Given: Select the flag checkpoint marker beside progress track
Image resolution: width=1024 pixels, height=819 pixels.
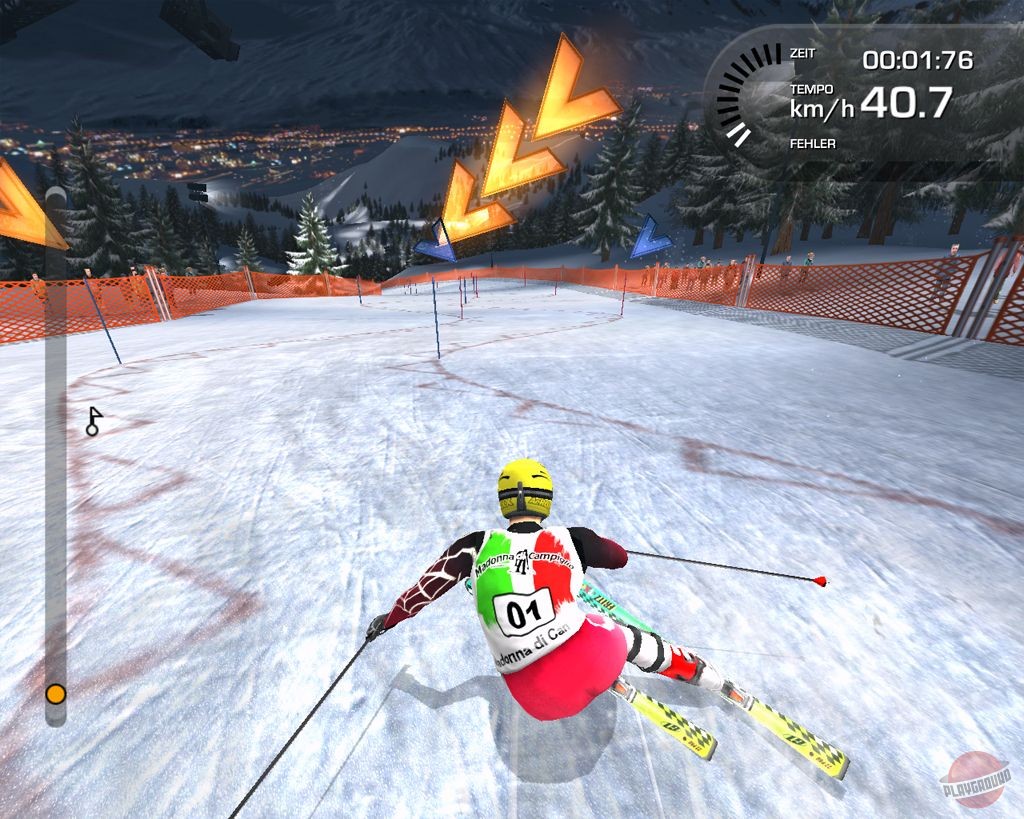Looking at the screenshot, I should [x=94, y=421].
